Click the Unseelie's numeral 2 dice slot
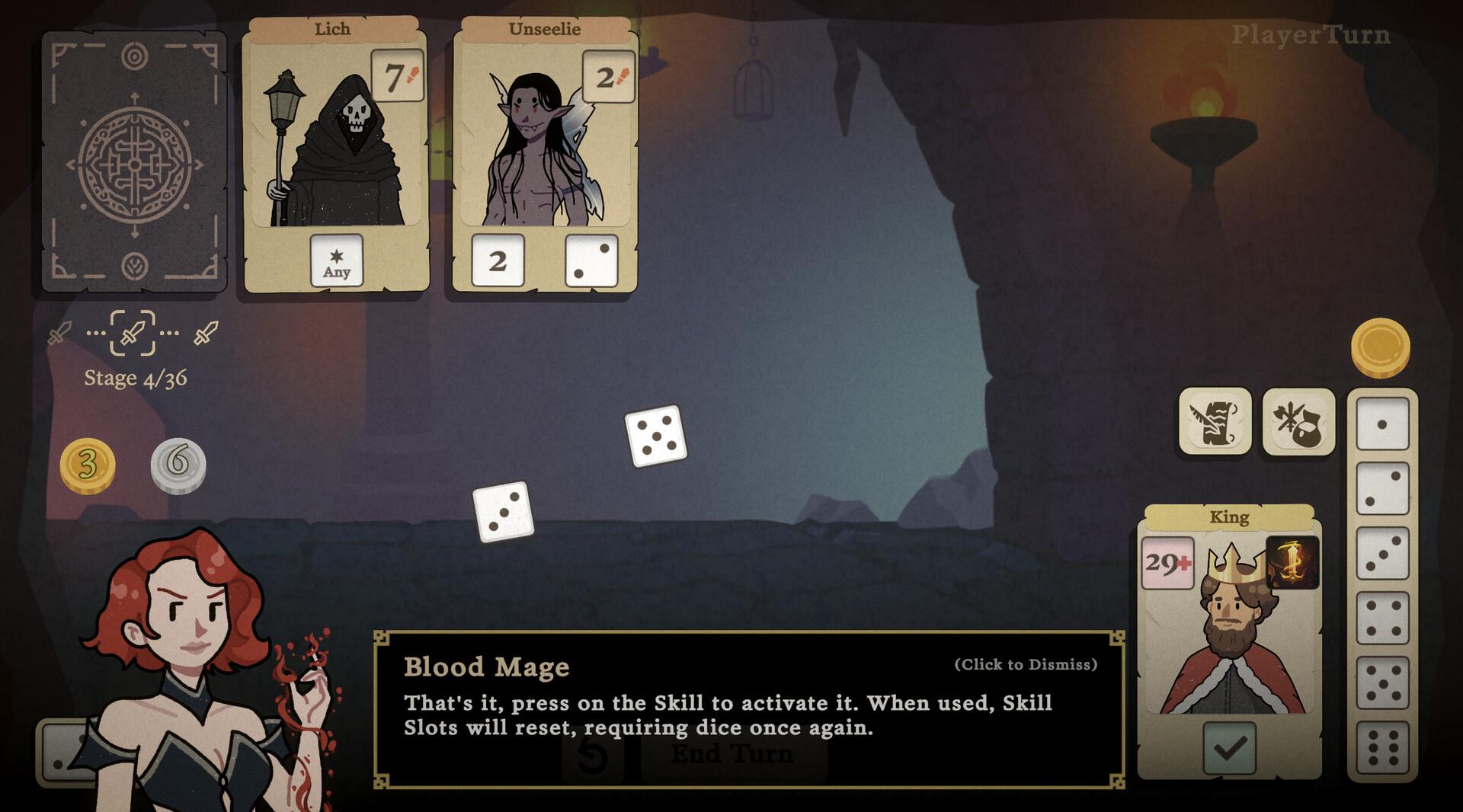The image size is (1463, 812). coord(498,261)
